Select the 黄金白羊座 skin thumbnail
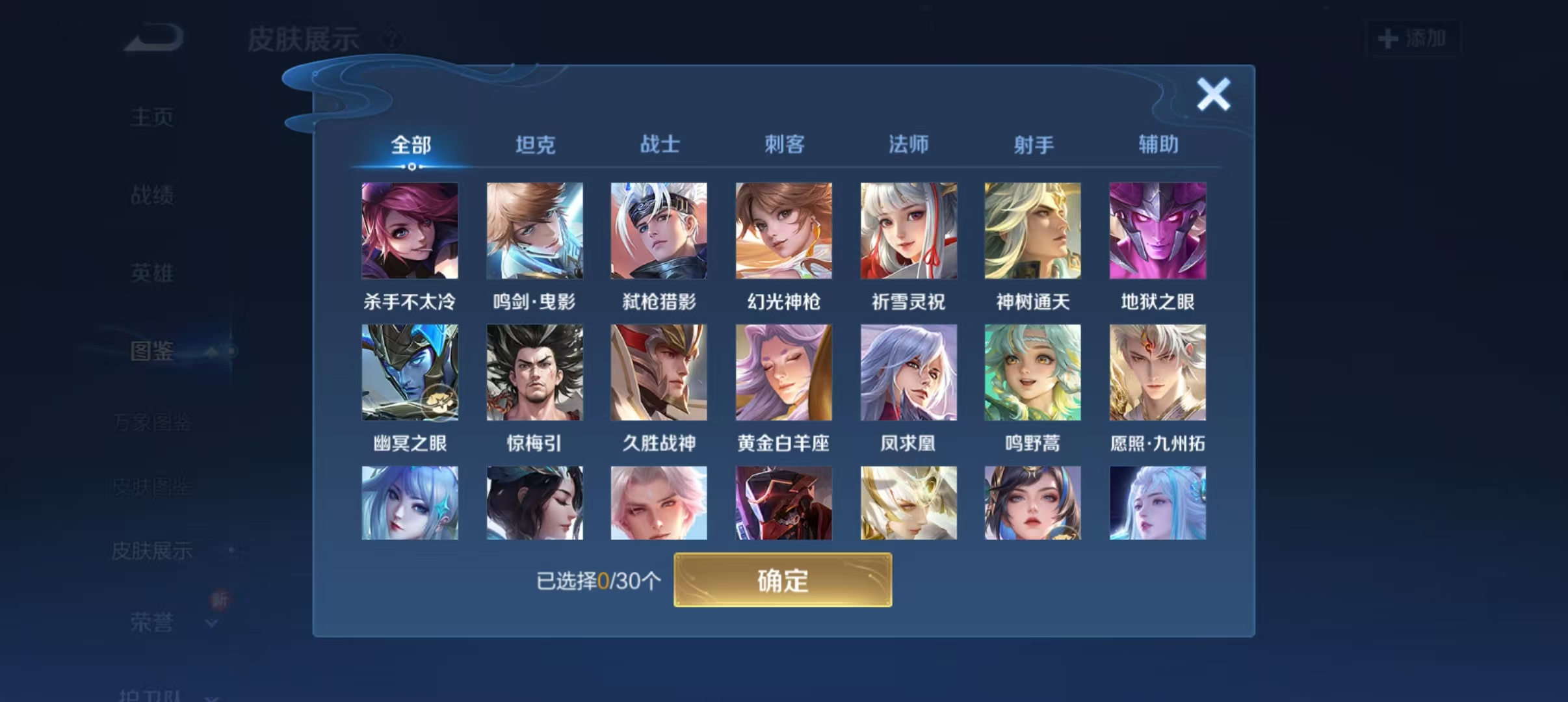 pyautogui.click(x=783, y=372)
